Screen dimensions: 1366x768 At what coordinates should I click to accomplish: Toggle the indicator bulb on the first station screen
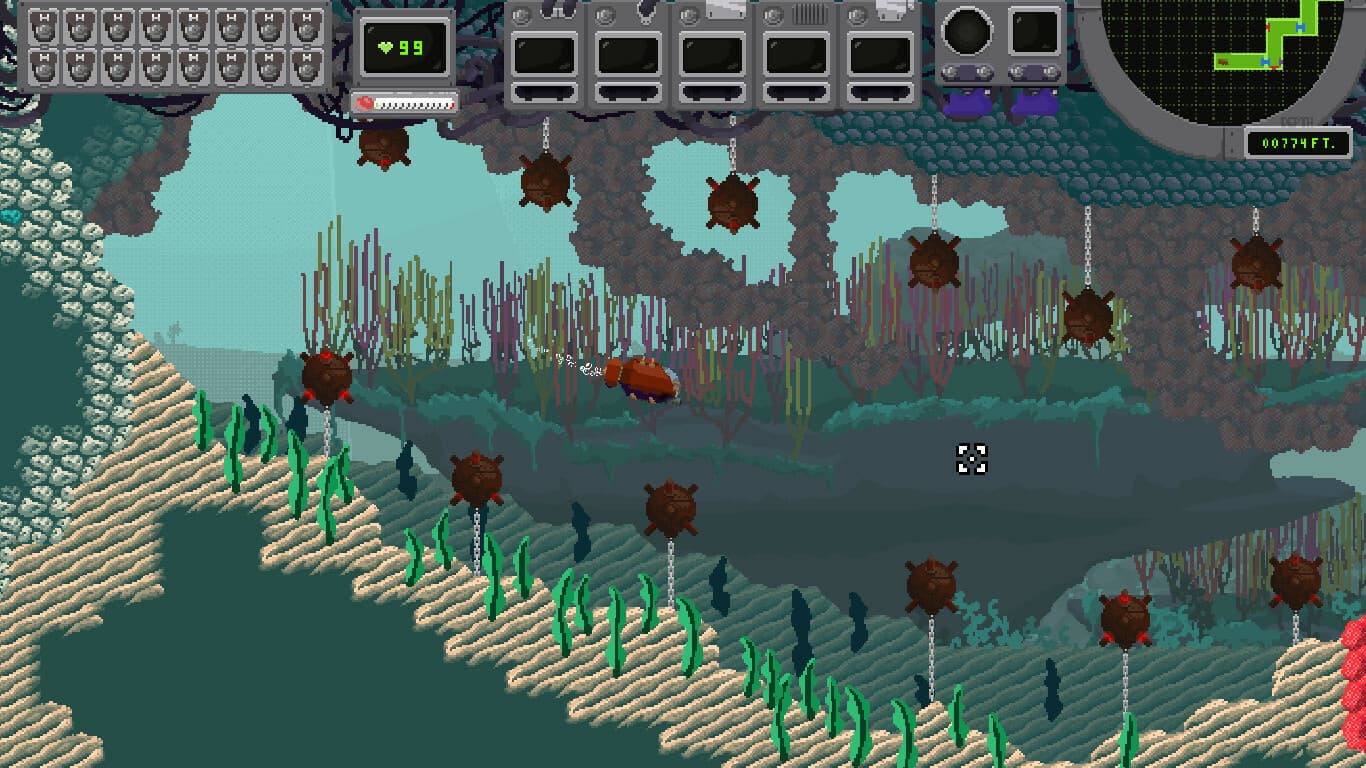pos(522,16)
